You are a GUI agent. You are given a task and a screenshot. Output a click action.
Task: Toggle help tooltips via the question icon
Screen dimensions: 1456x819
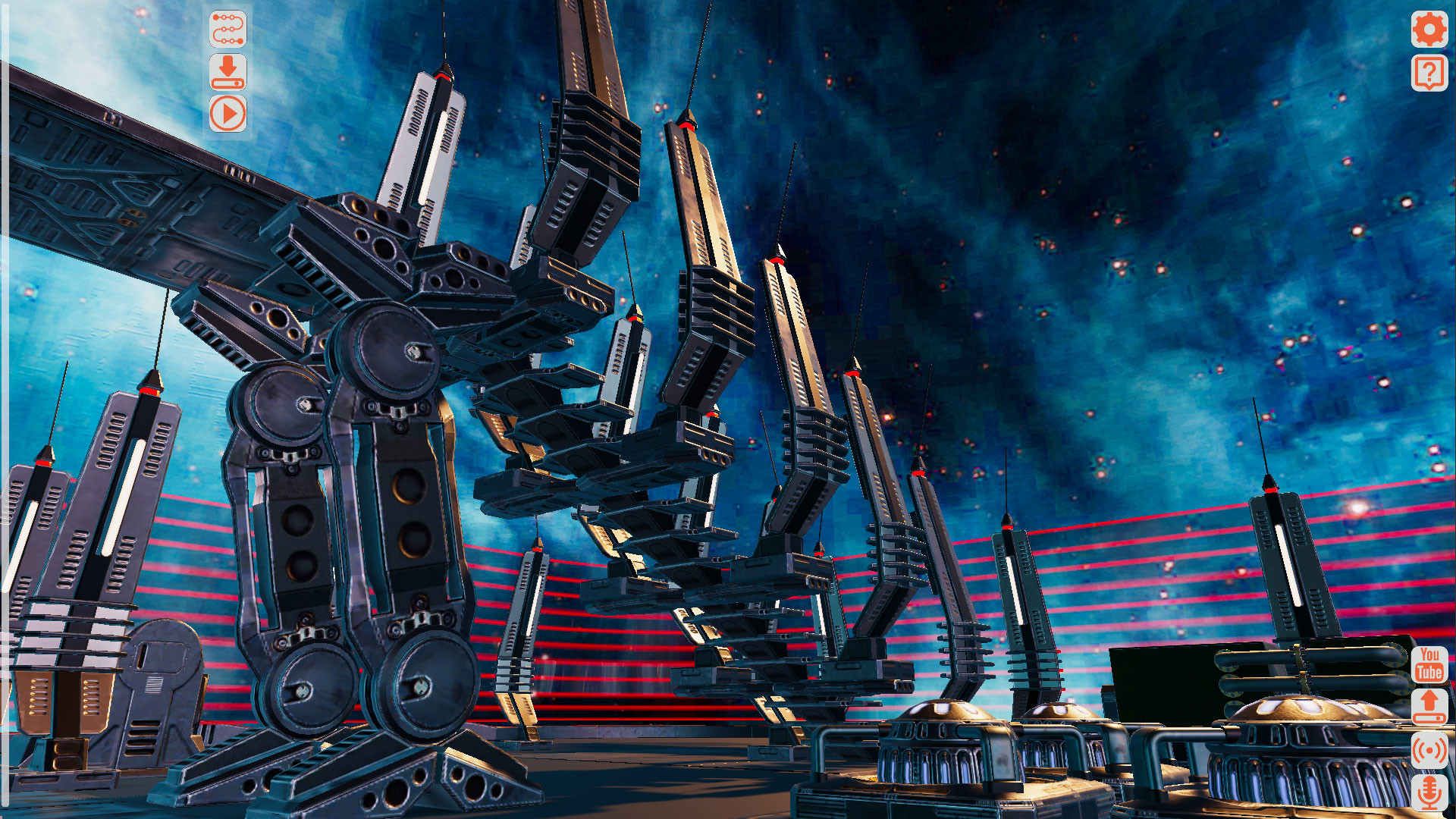coord(1429,74)
